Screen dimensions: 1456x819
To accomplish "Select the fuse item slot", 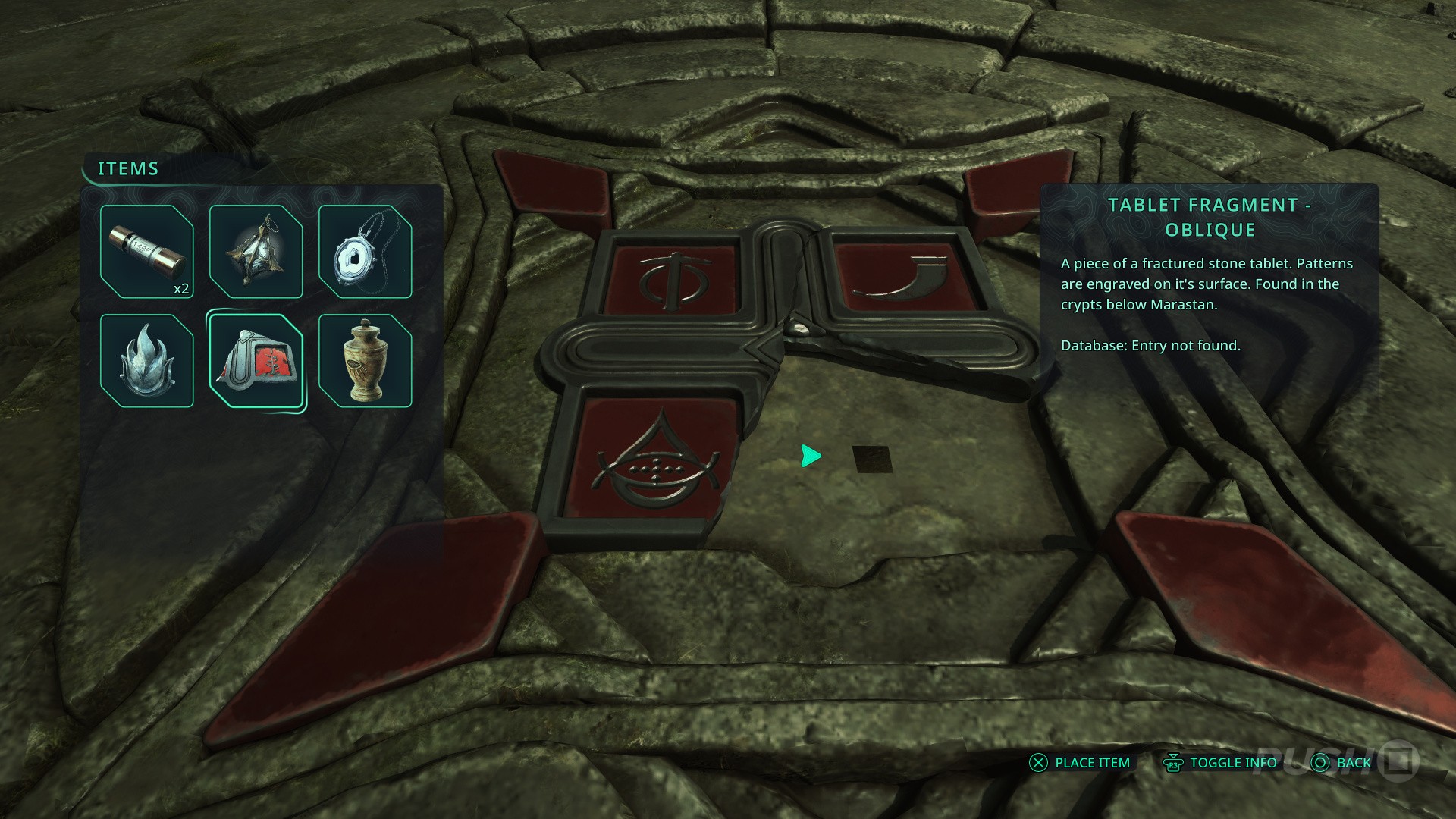I will 146,252.
